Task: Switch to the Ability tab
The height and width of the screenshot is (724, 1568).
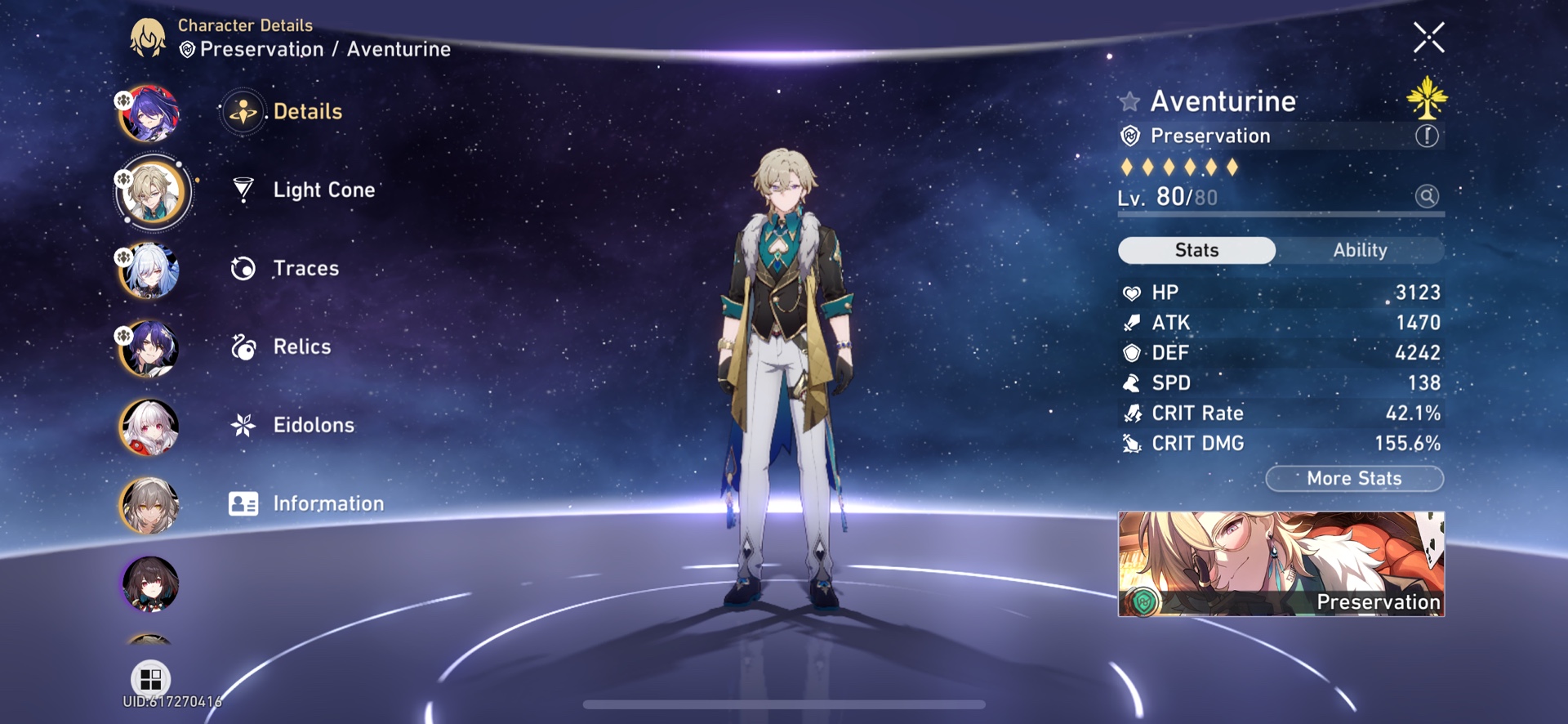Action: click(x=1361, y=250)
